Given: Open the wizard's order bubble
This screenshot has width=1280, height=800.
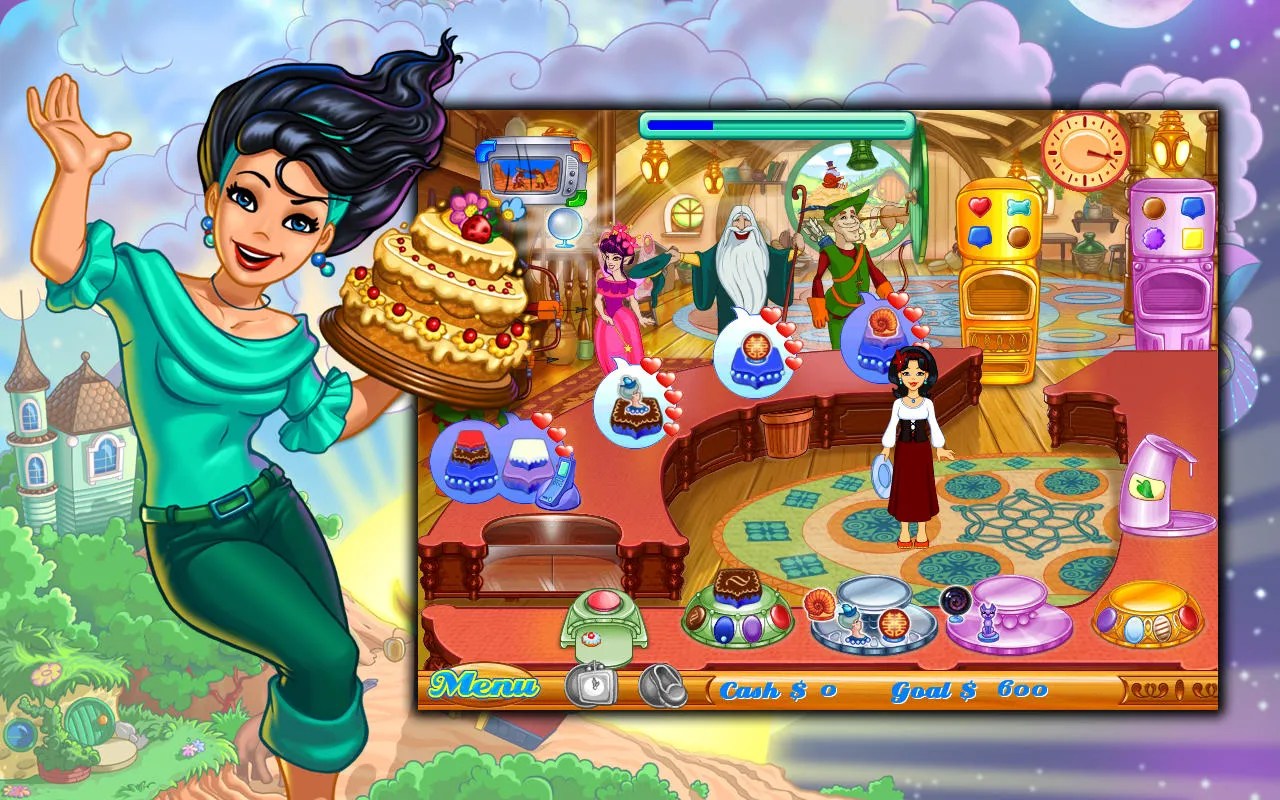Looking at the screenshot, I should pos(755,352).
